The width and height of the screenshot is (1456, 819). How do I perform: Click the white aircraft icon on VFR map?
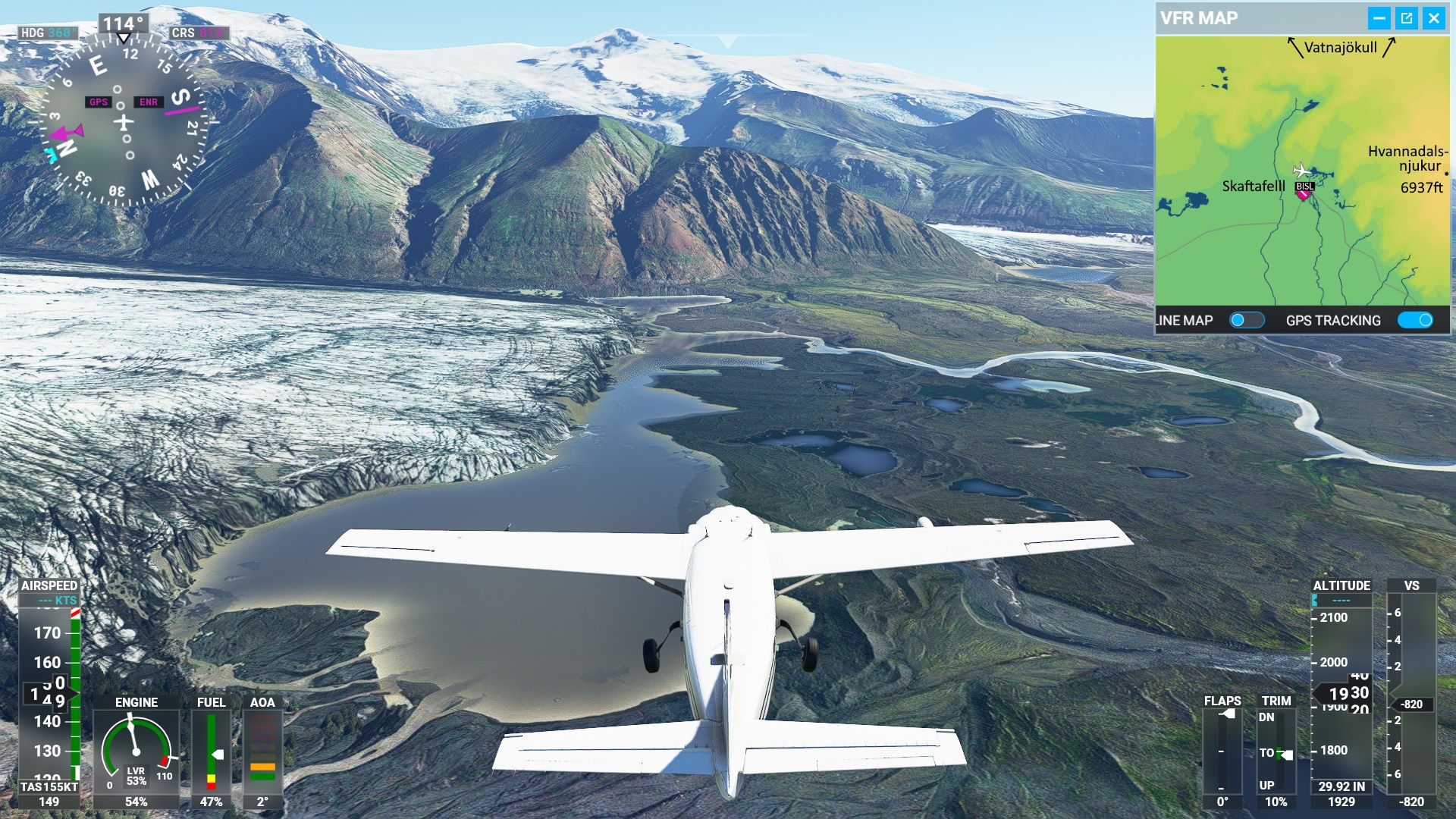tap(1301, 170)
